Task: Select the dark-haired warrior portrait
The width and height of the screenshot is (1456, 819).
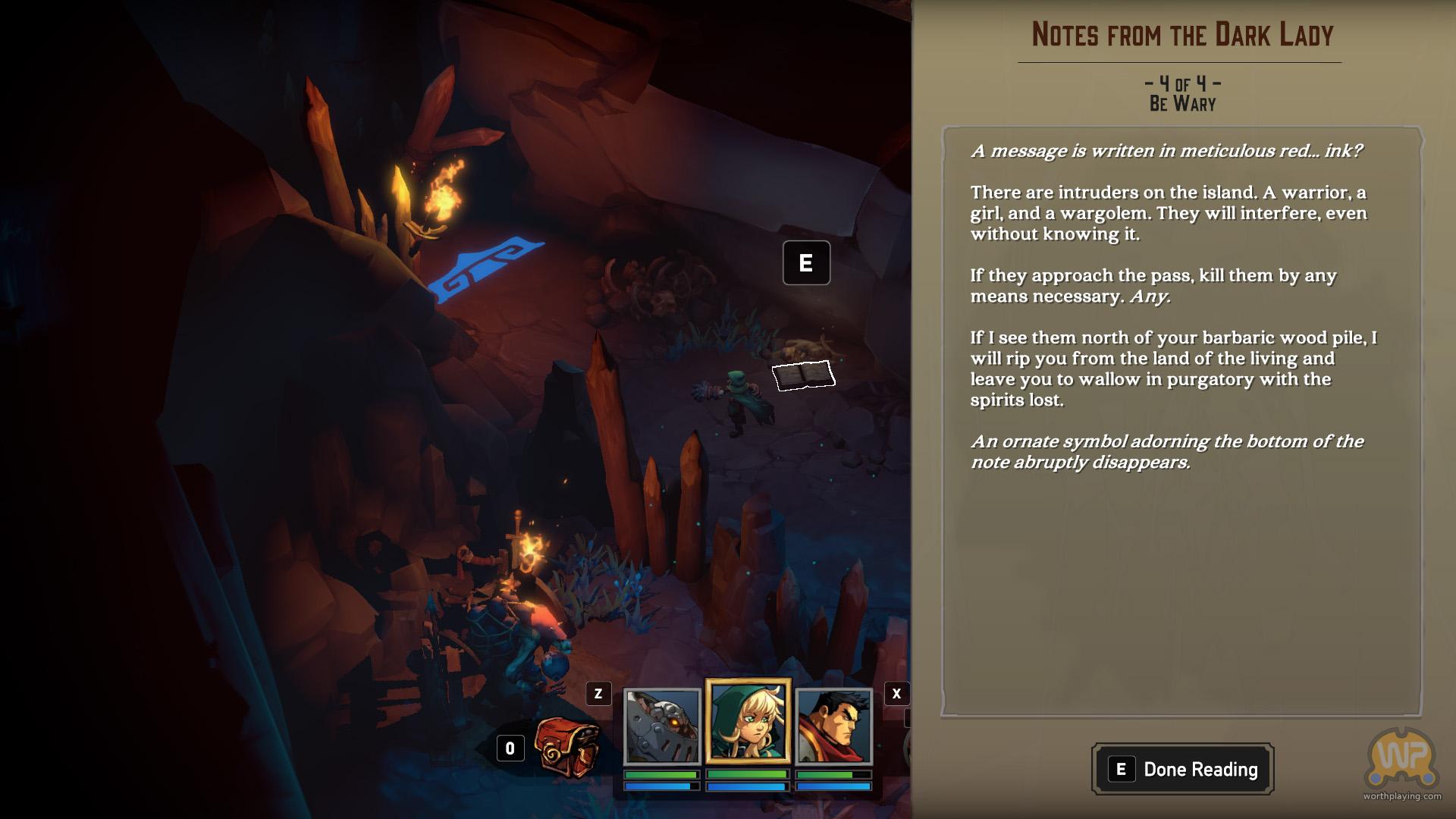Action: [833, 726]
